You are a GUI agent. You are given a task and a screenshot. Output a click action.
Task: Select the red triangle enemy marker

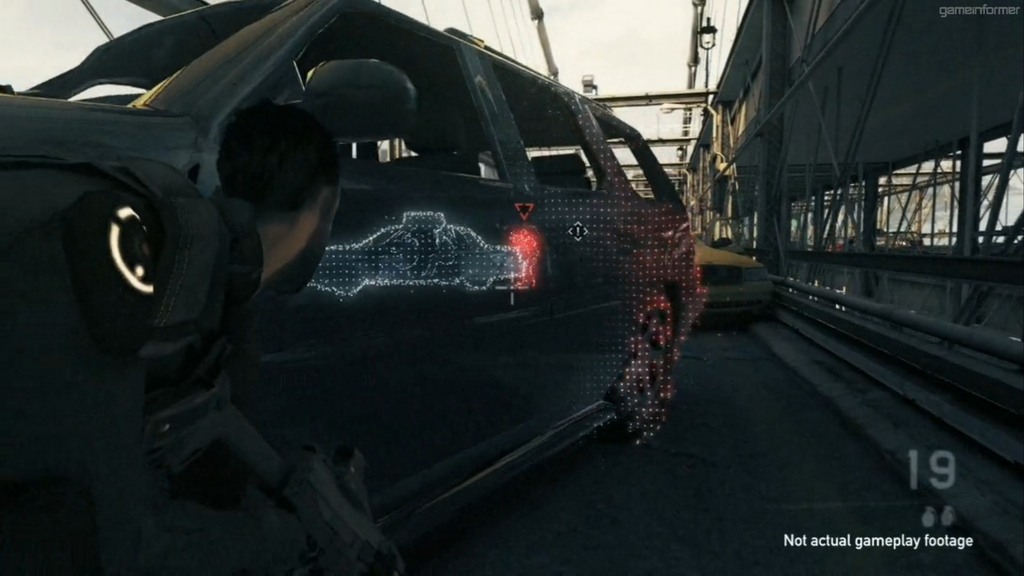[x=524, y=211]
